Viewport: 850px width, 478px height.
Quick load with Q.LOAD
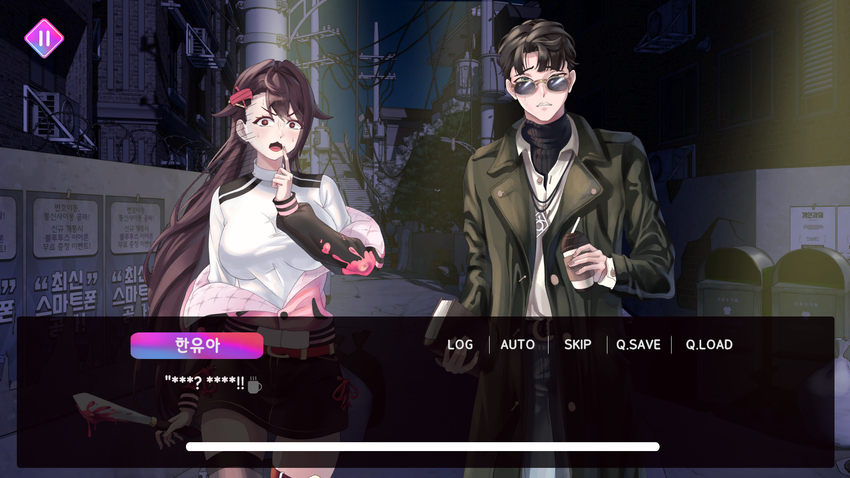click(x=709, y=345)
